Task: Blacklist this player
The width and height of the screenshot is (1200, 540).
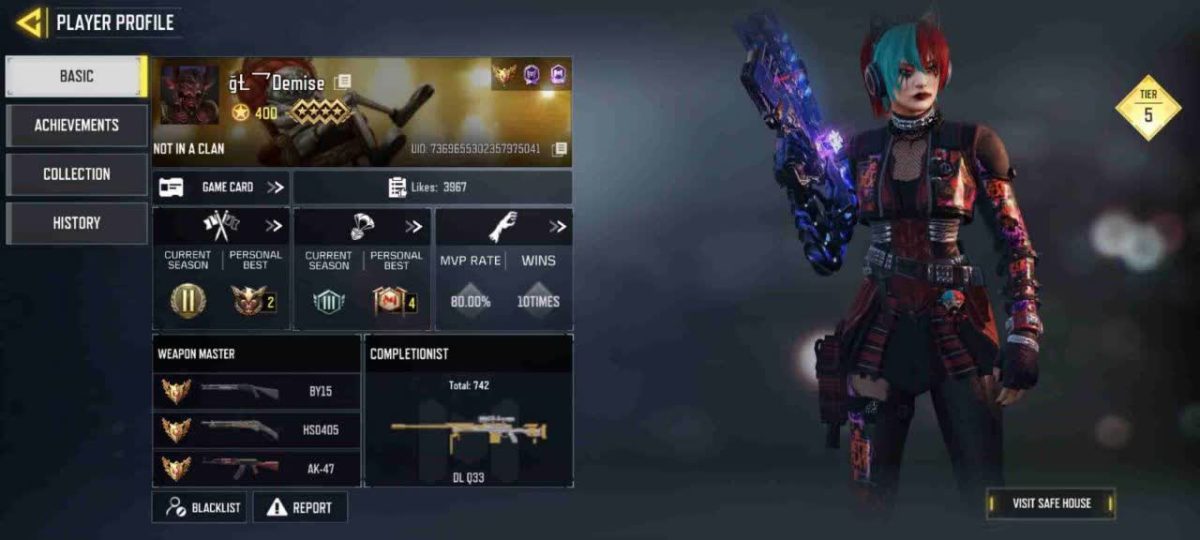Action: coord(199,507)
